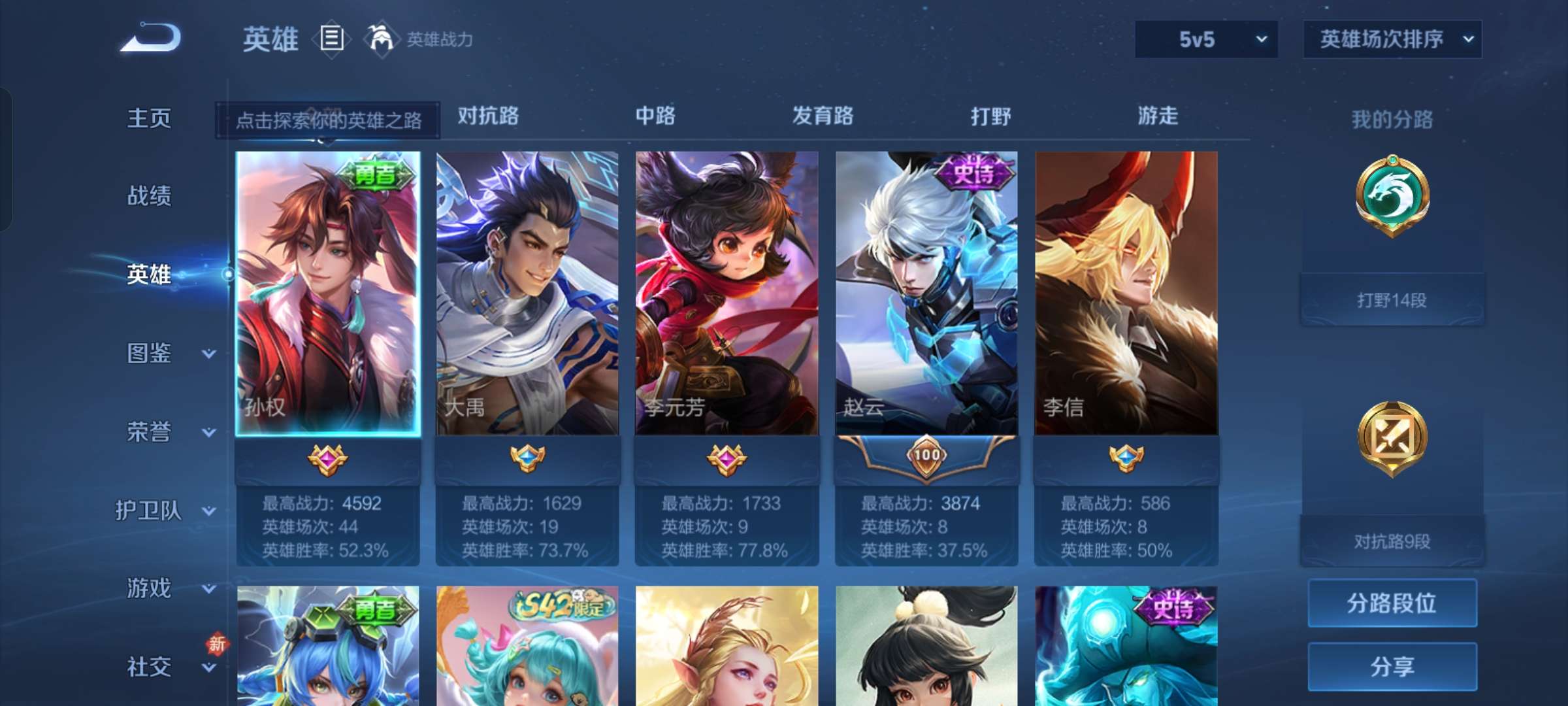
Task: Open the hero power (英雄战力) icon
Action: (384, 39)
